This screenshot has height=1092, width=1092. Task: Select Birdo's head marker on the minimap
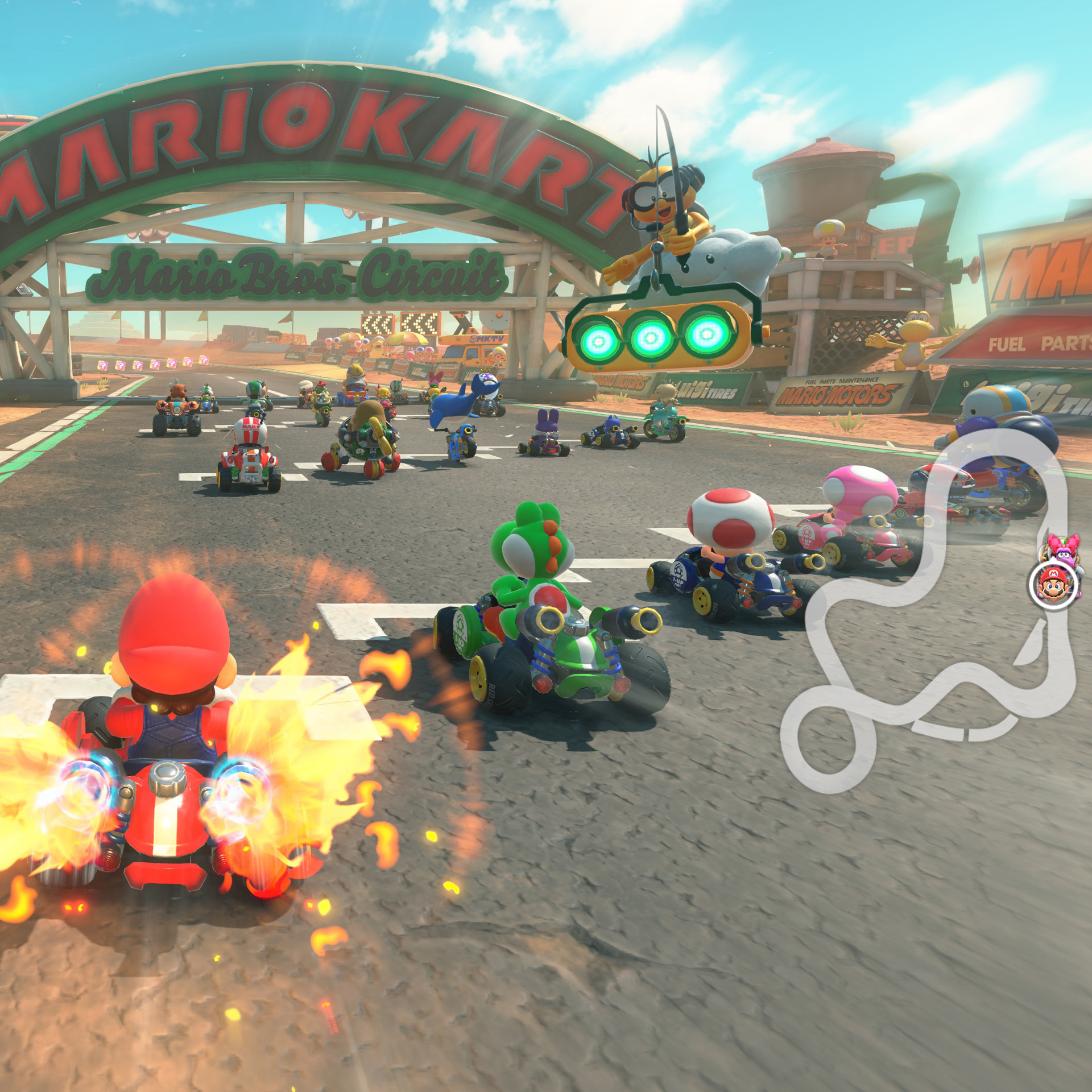[1060, 549]
